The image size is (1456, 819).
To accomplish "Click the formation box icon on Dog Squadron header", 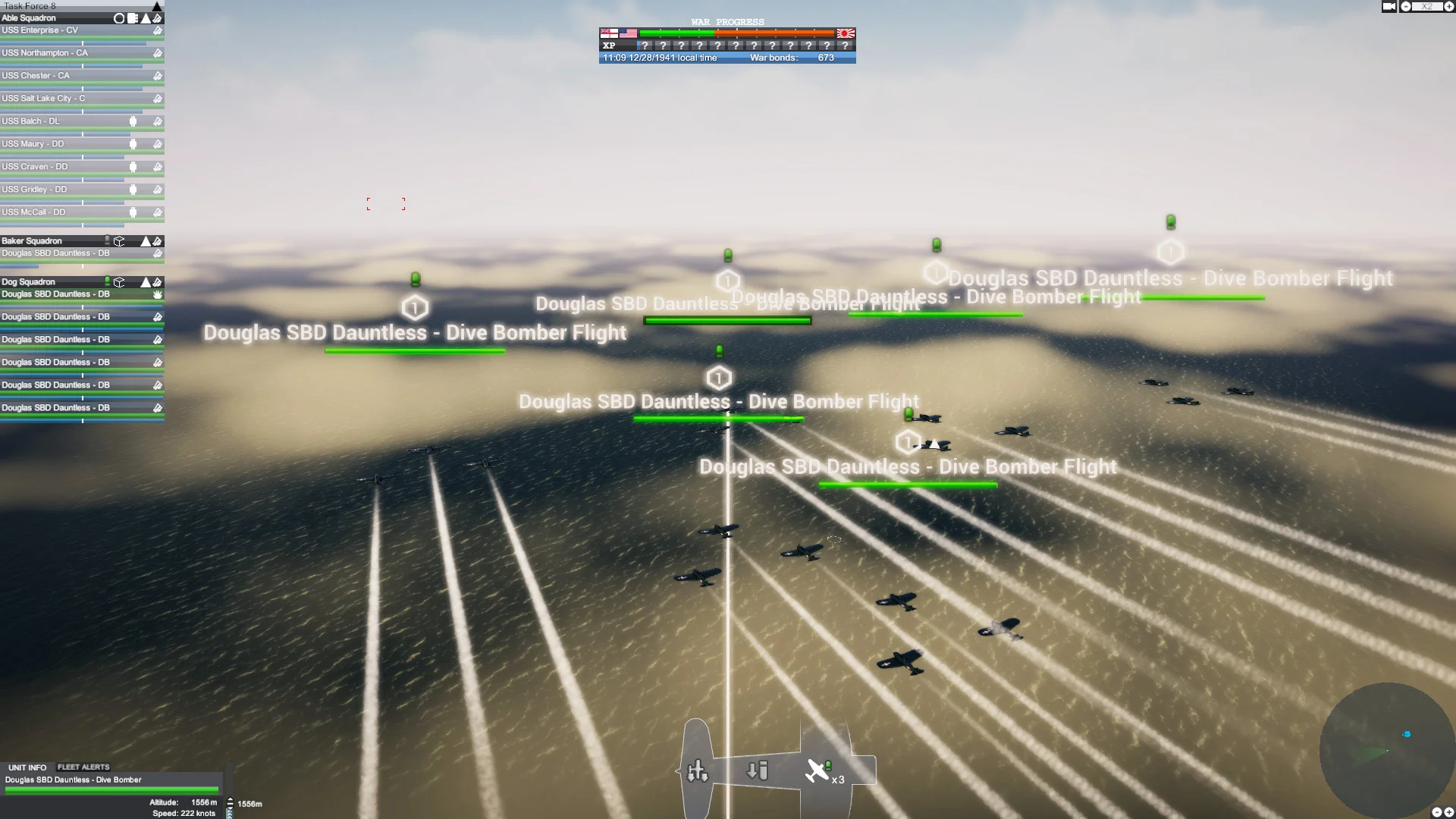I will [119, 282].
